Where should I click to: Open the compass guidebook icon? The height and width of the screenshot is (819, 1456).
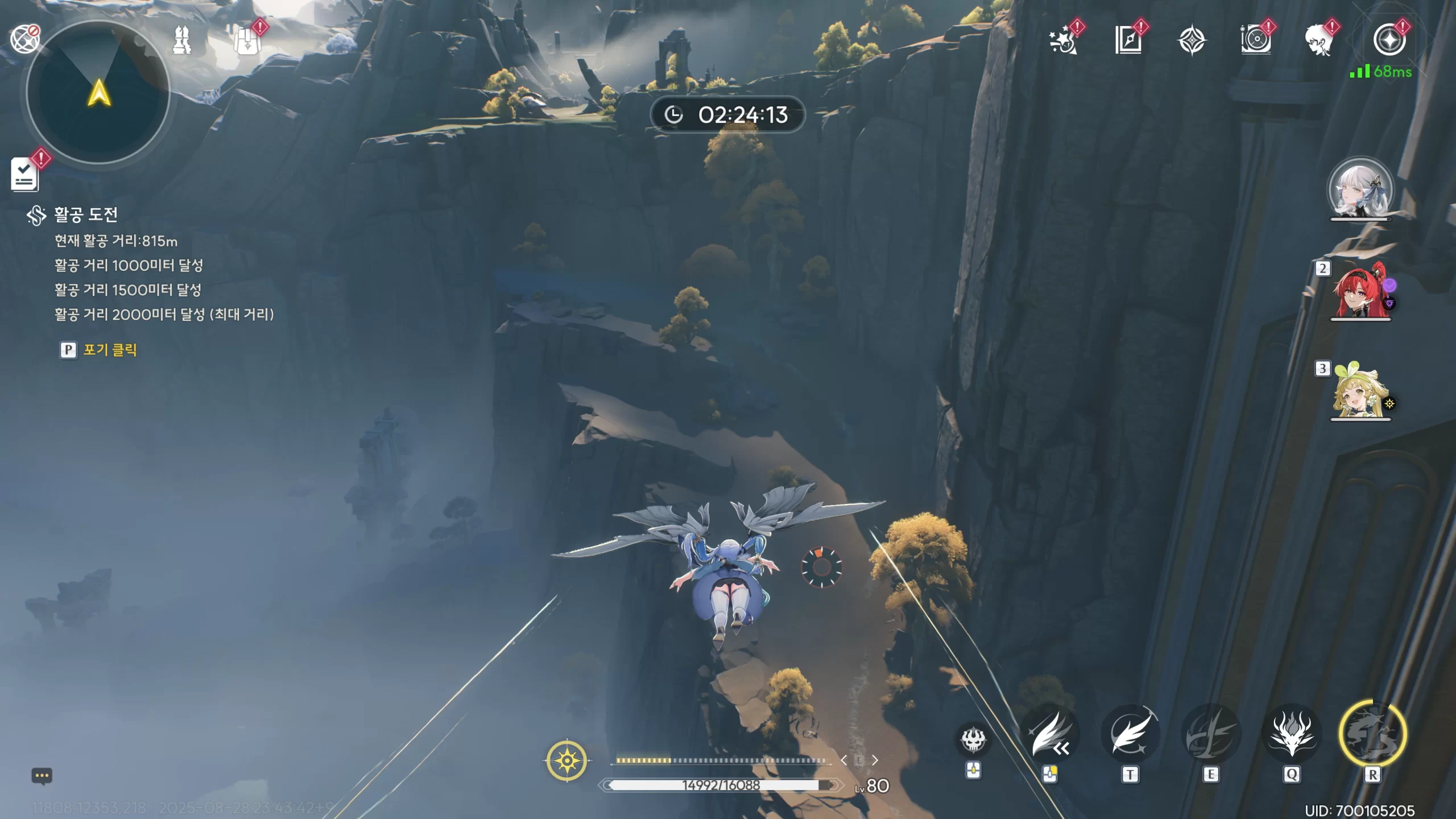(x=1128, y=40)
